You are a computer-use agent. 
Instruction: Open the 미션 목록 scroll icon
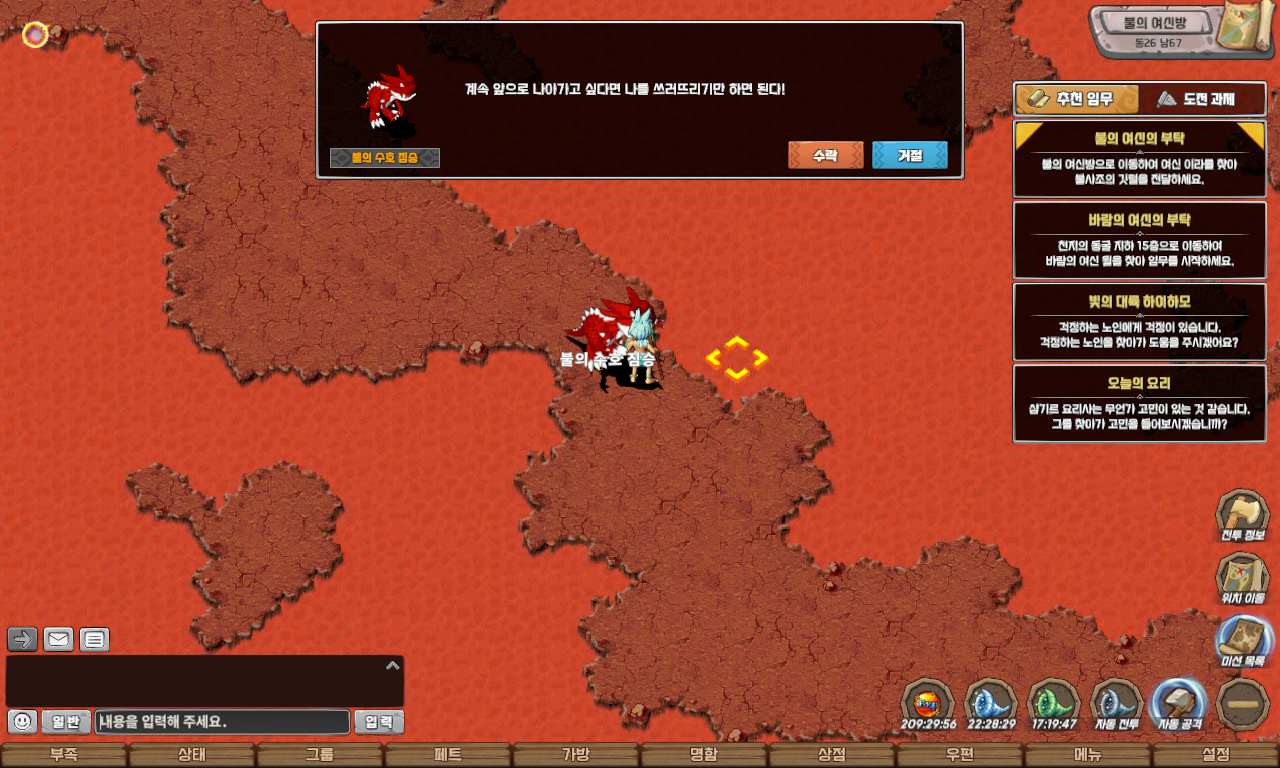(1244, 640)
